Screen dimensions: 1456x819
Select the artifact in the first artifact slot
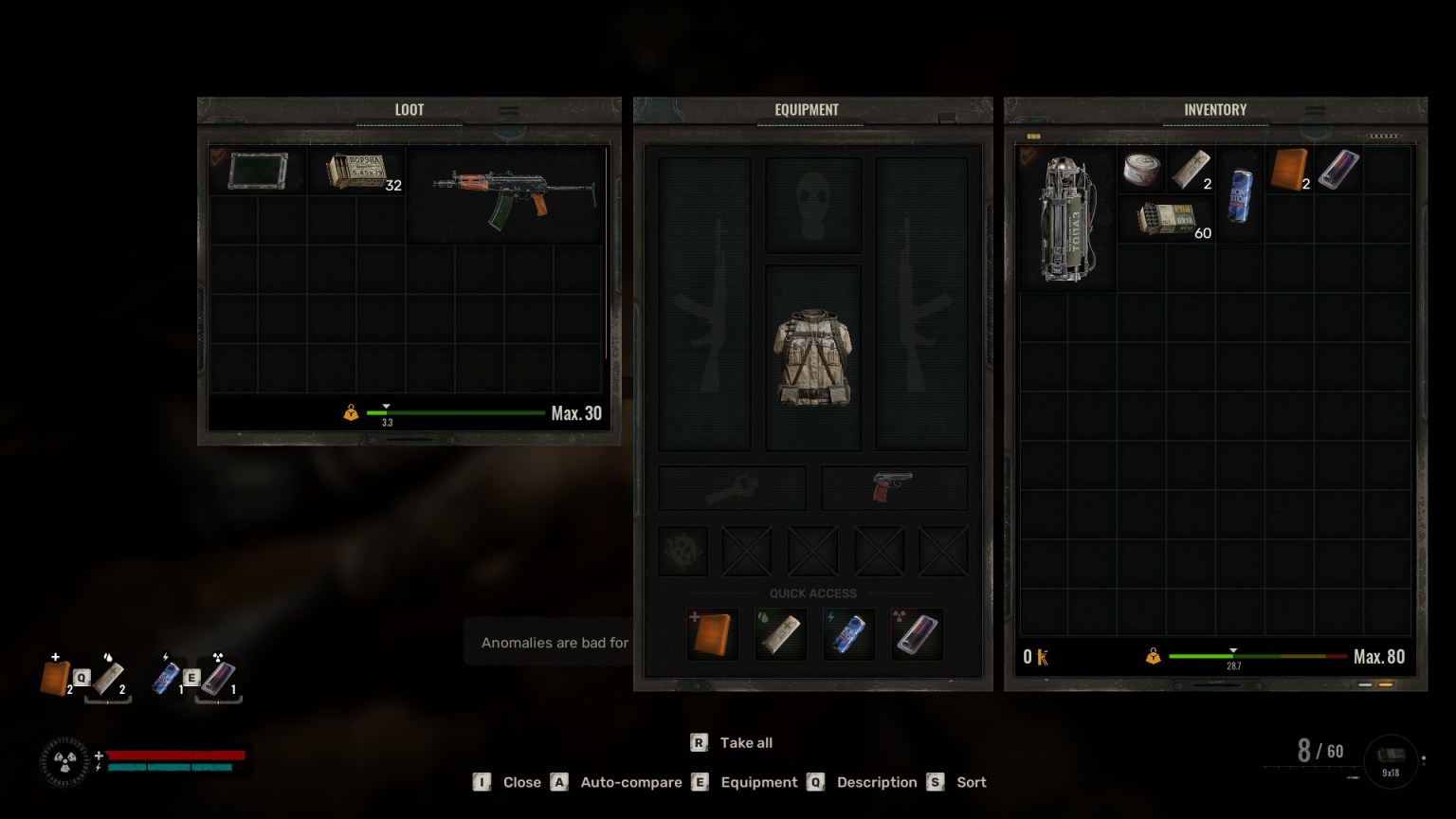pyautogui.click(x=682, y=550)
